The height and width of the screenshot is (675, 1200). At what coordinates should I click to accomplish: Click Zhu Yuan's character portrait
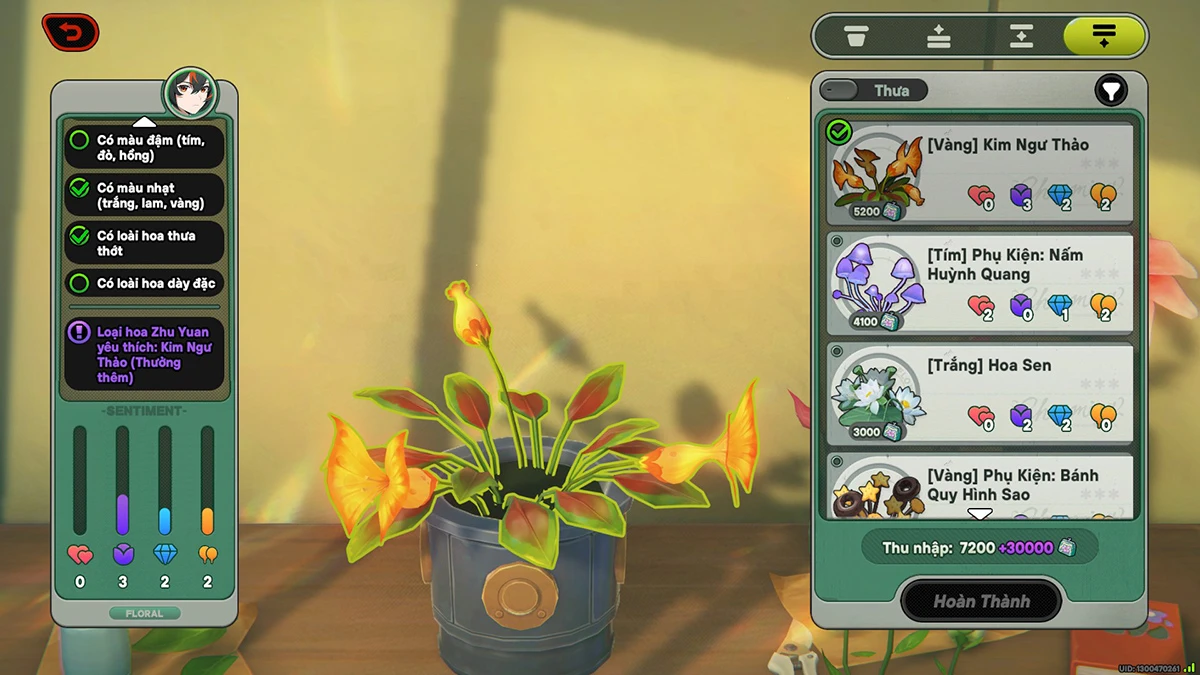pyautogui.click(x=190, y=93)
